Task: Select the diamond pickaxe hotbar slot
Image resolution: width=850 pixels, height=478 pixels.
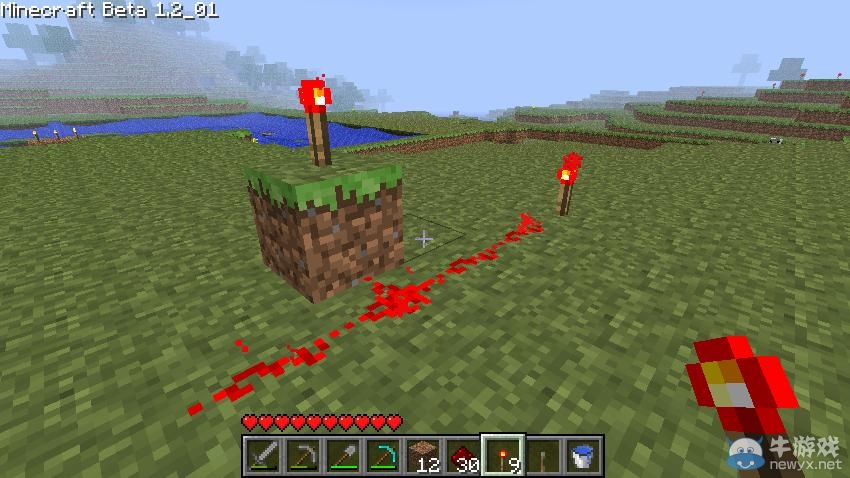Action: click(382, 455)
